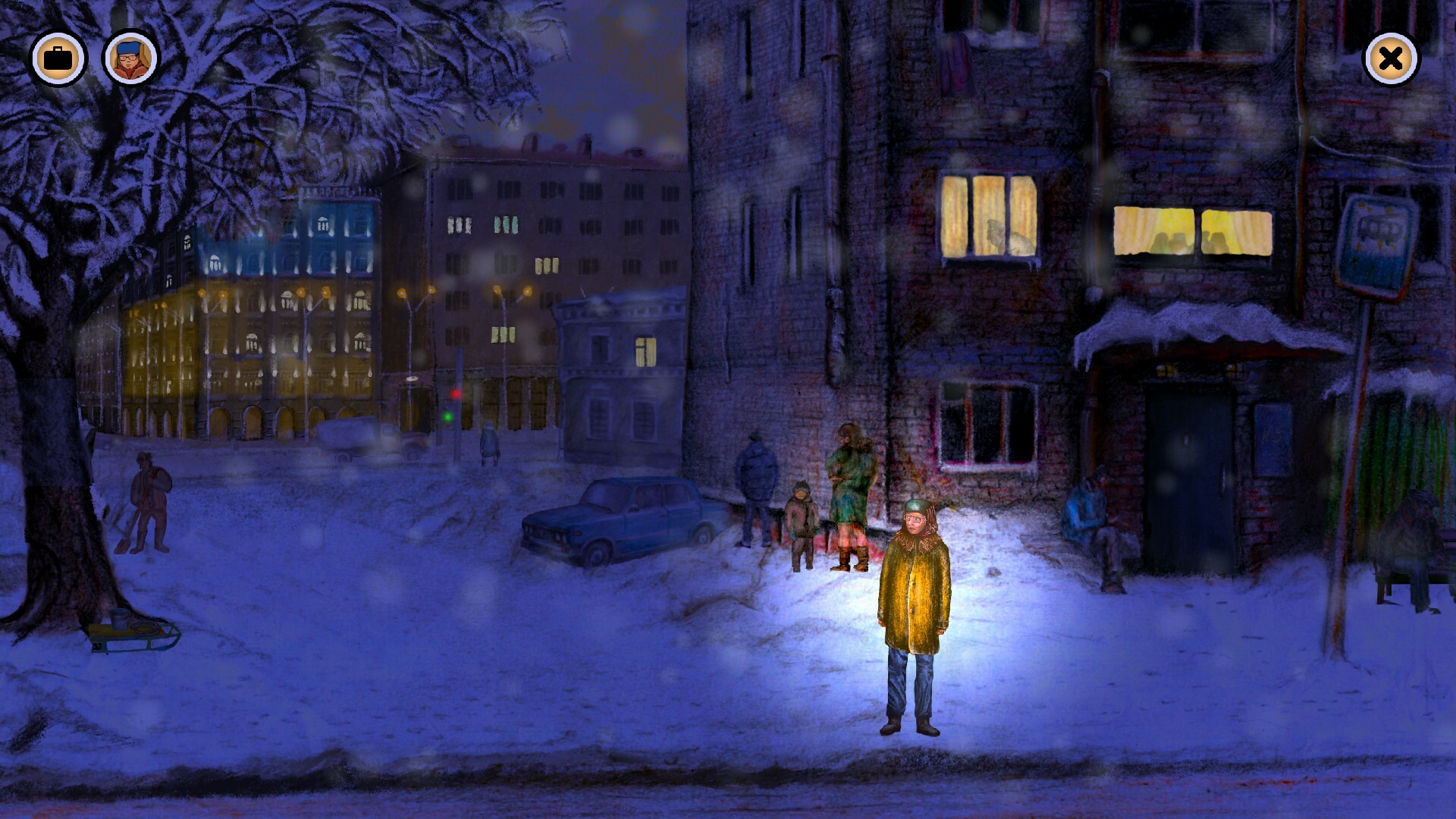Screen dimensions: 1456x819
Task: Click the traffic light showing red
Action: [456, 394]
